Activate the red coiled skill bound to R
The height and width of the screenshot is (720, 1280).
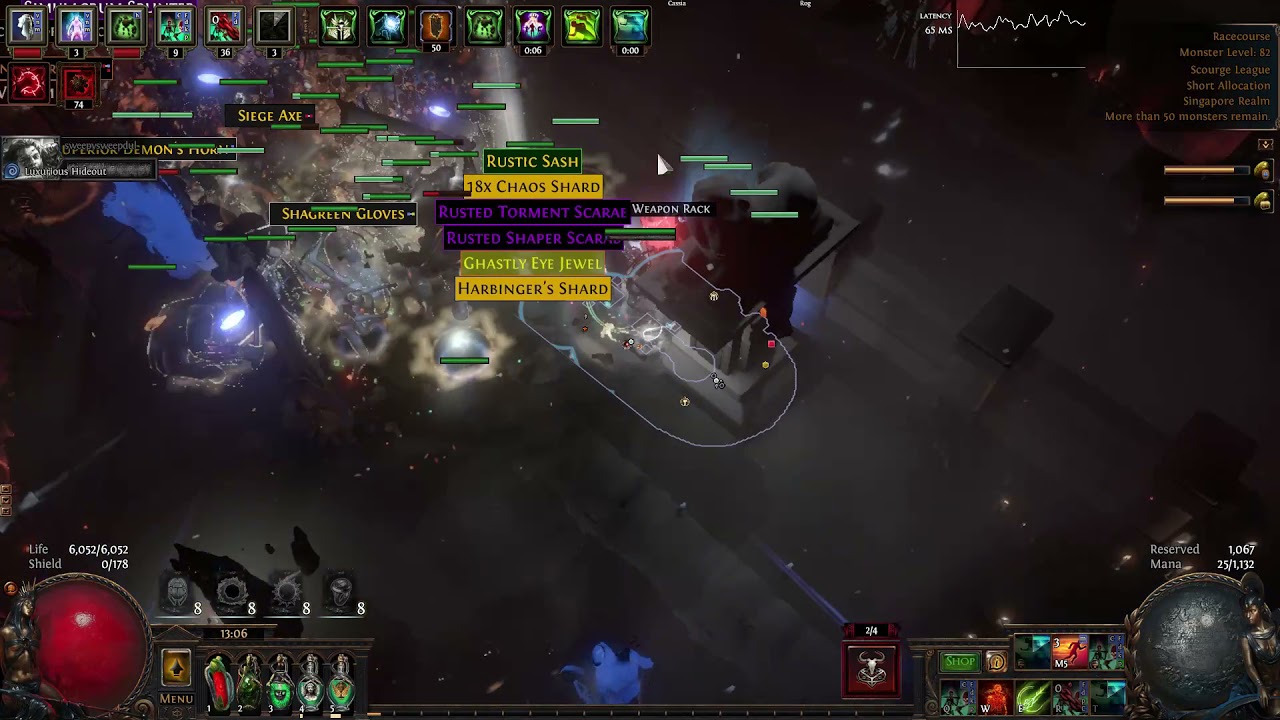point(1069,697)
